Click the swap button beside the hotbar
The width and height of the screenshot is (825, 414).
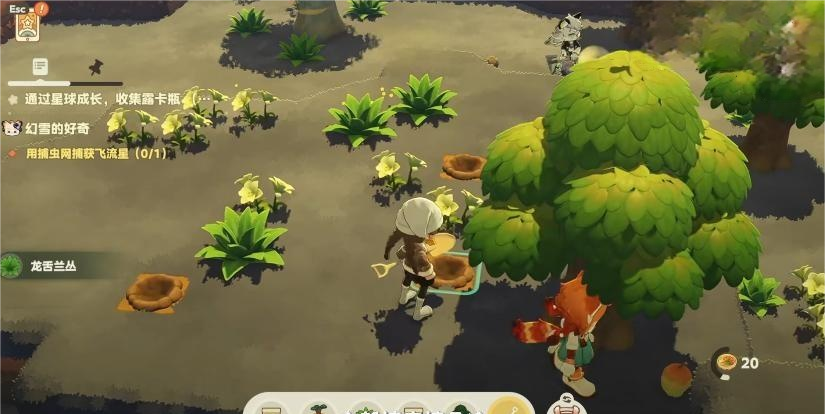566,406
